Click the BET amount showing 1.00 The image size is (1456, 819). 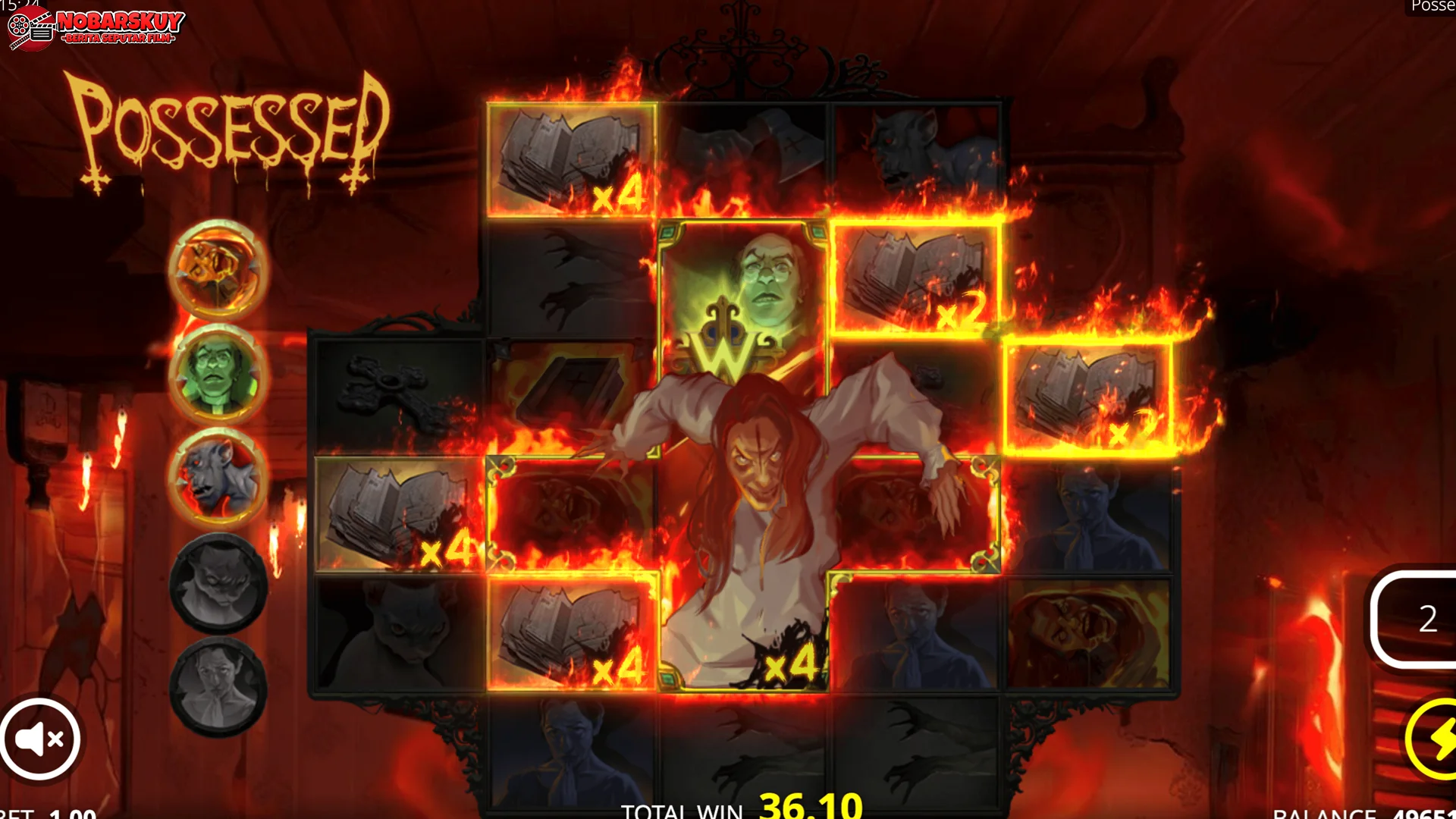coord(45,811)
